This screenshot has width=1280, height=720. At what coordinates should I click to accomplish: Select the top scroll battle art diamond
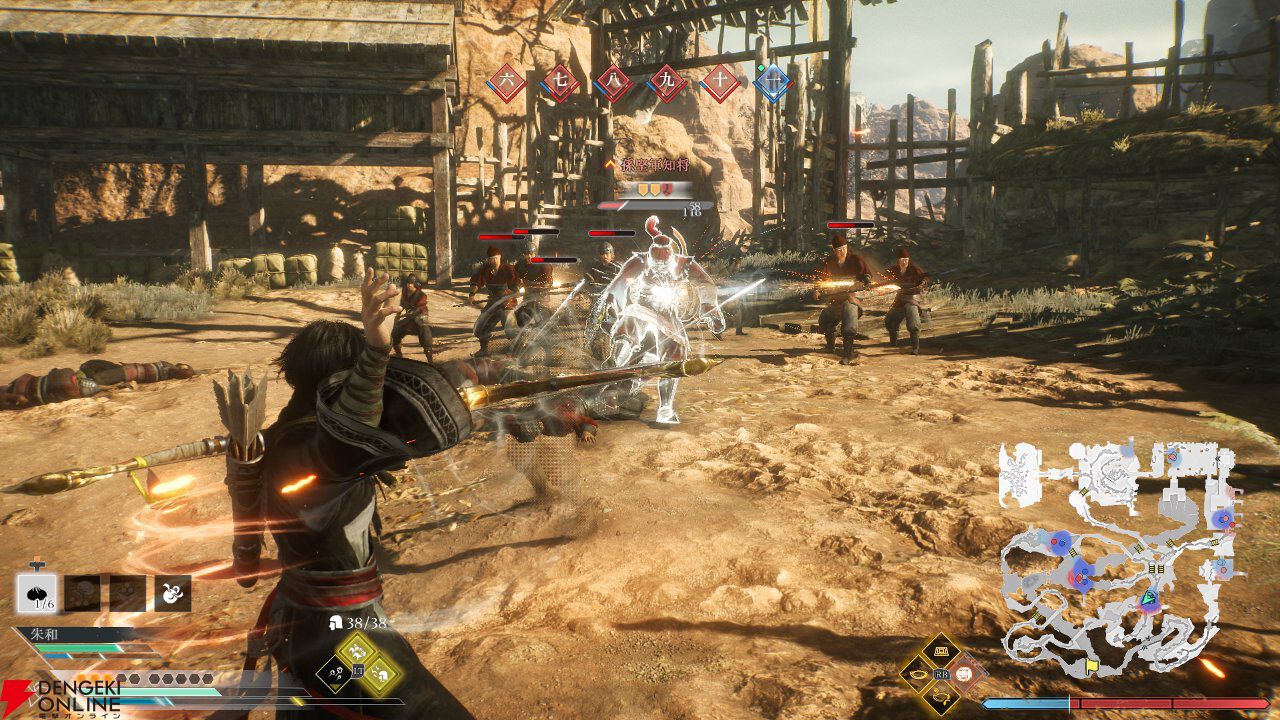[x=940, y=652]
